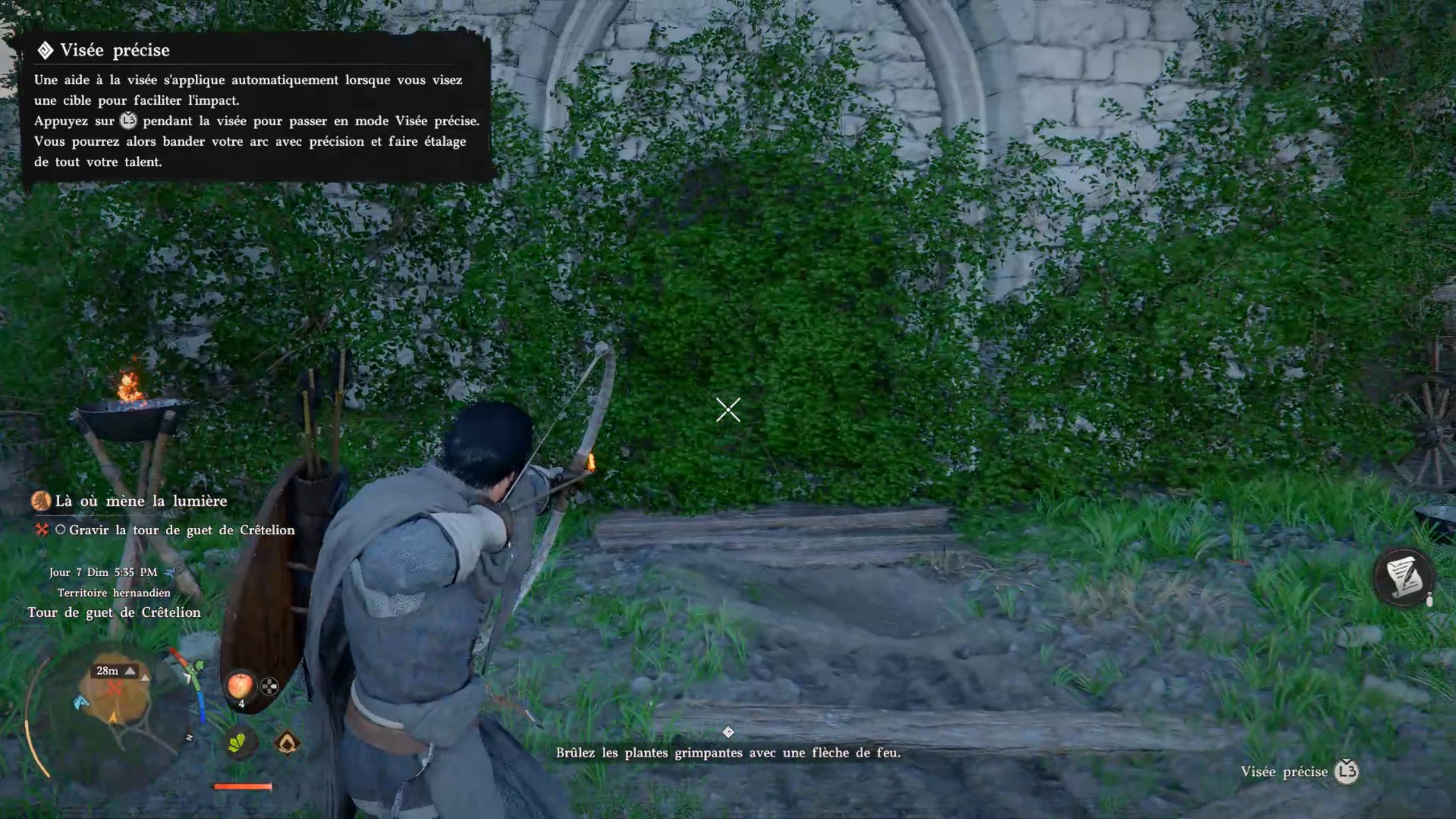Screen dimensions: 1456x819
Task: Select the quest title Là où mène la lumière
Action: click(x=141, y=501)
